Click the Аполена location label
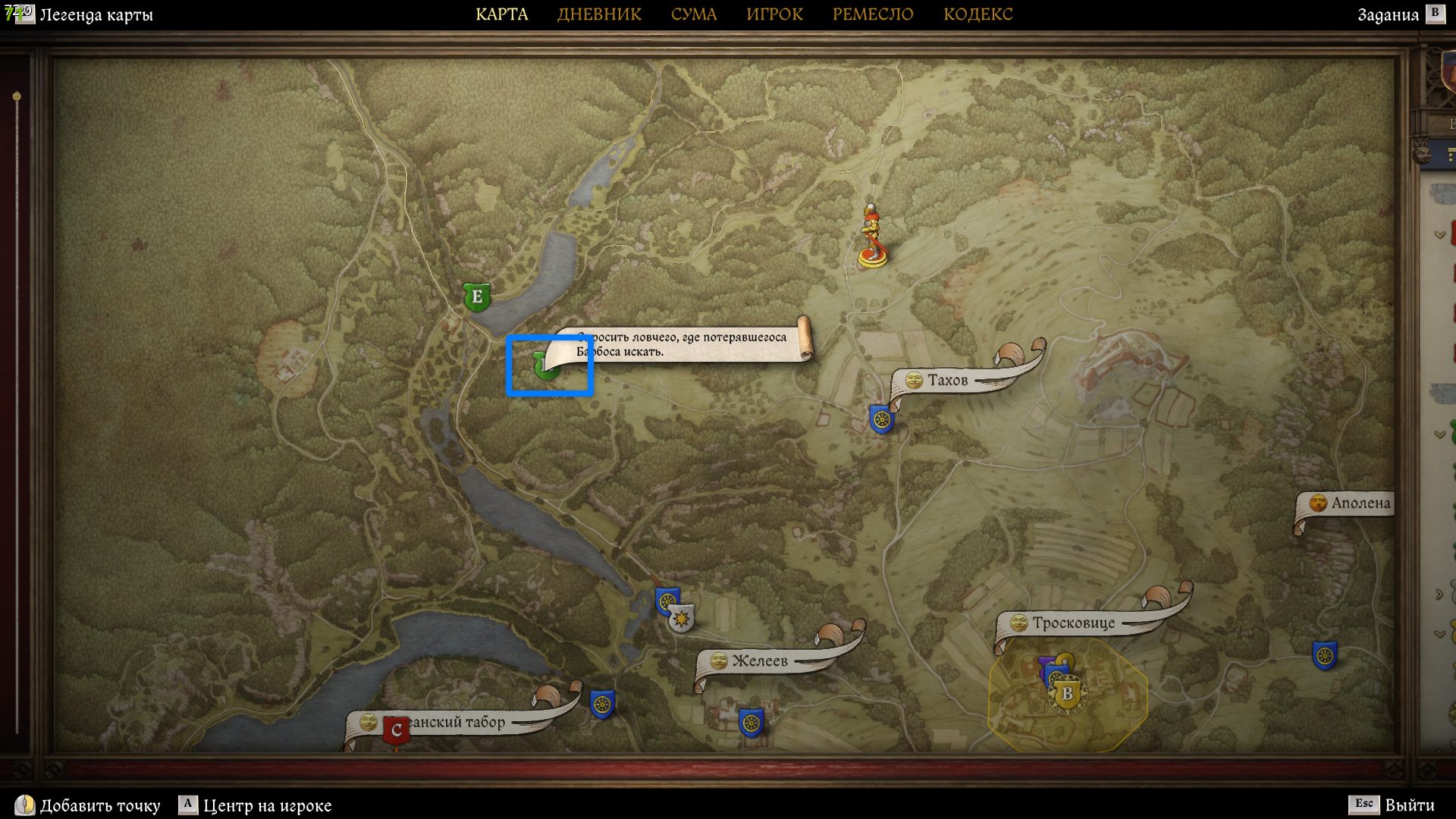The width and height of the screenshot is (1456, 819). [1360, 503]
